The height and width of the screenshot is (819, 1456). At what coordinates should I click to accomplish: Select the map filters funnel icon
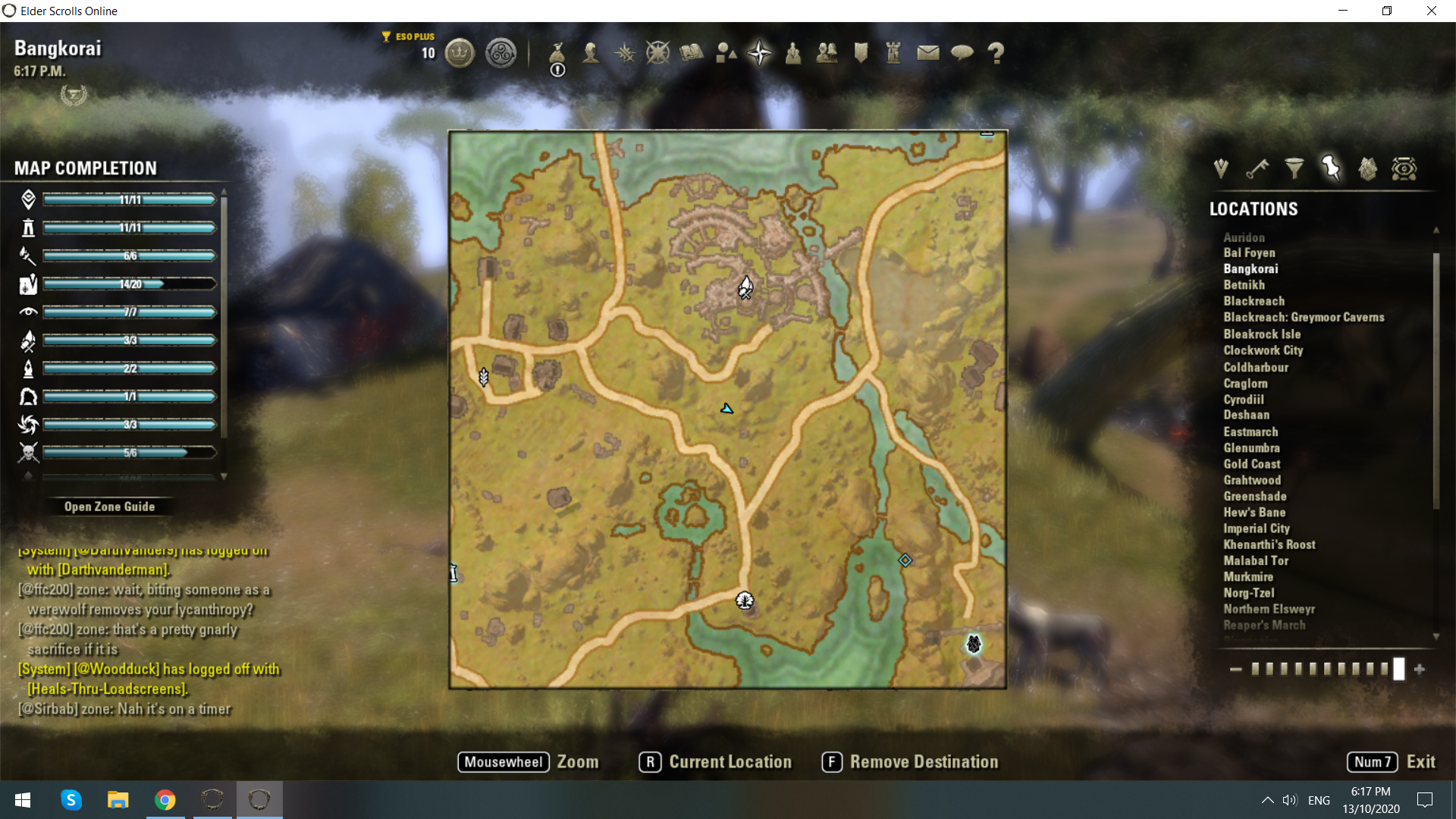(1294, 168)
